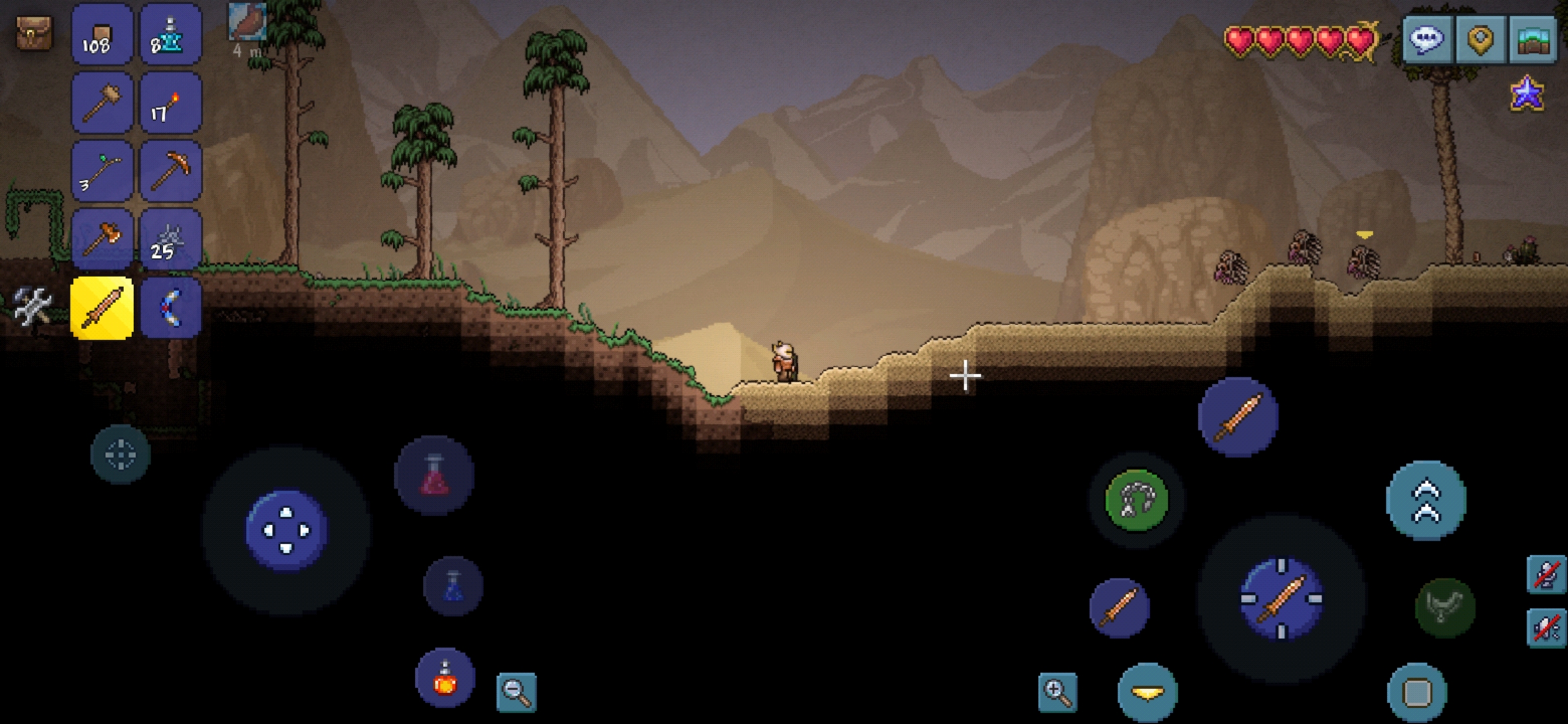Open the chat speech bubble
1568x724 pixels.
click(1427, 39)
